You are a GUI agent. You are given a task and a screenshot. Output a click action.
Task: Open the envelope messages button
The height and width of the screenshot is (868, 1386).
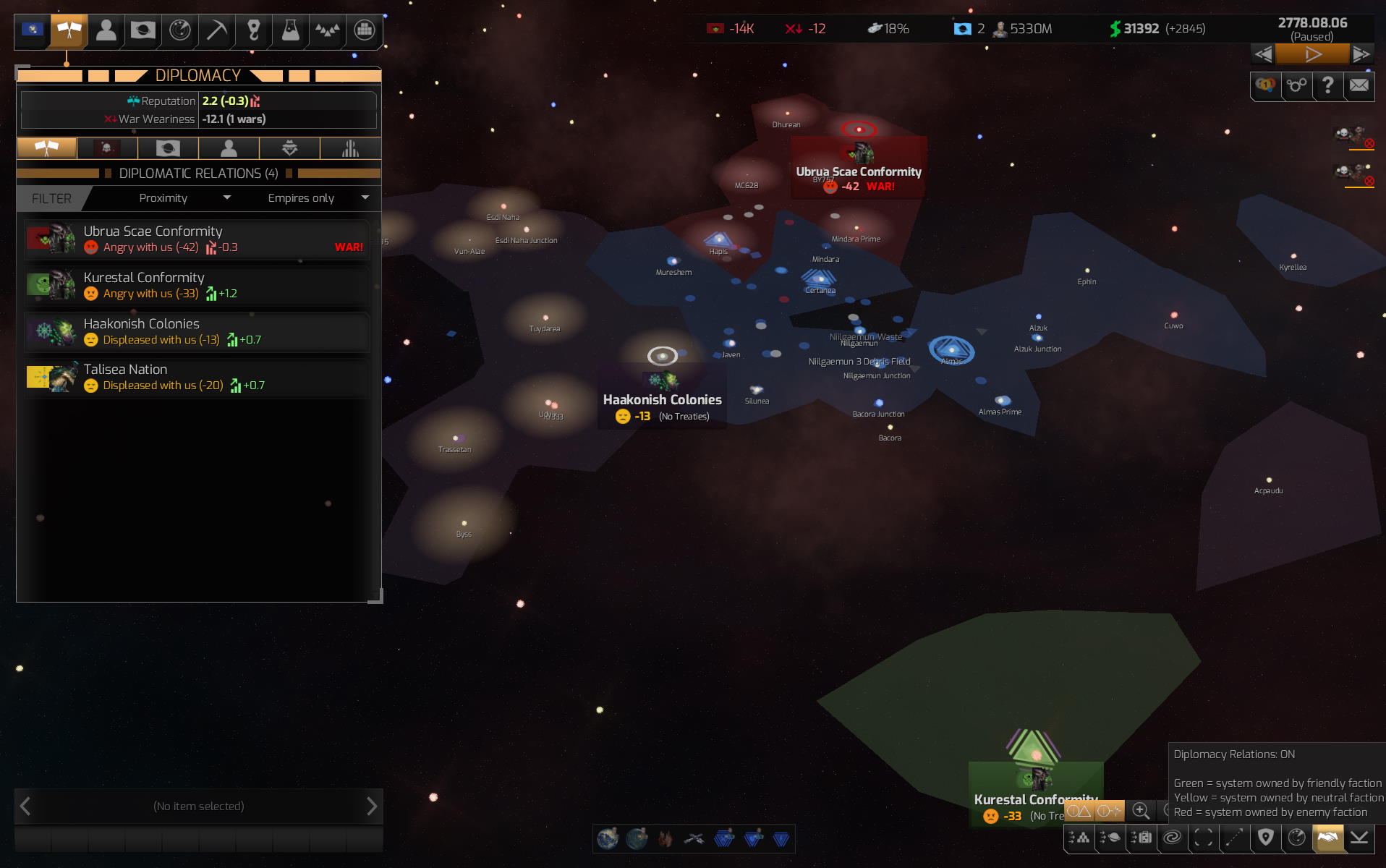point(1359,85)
